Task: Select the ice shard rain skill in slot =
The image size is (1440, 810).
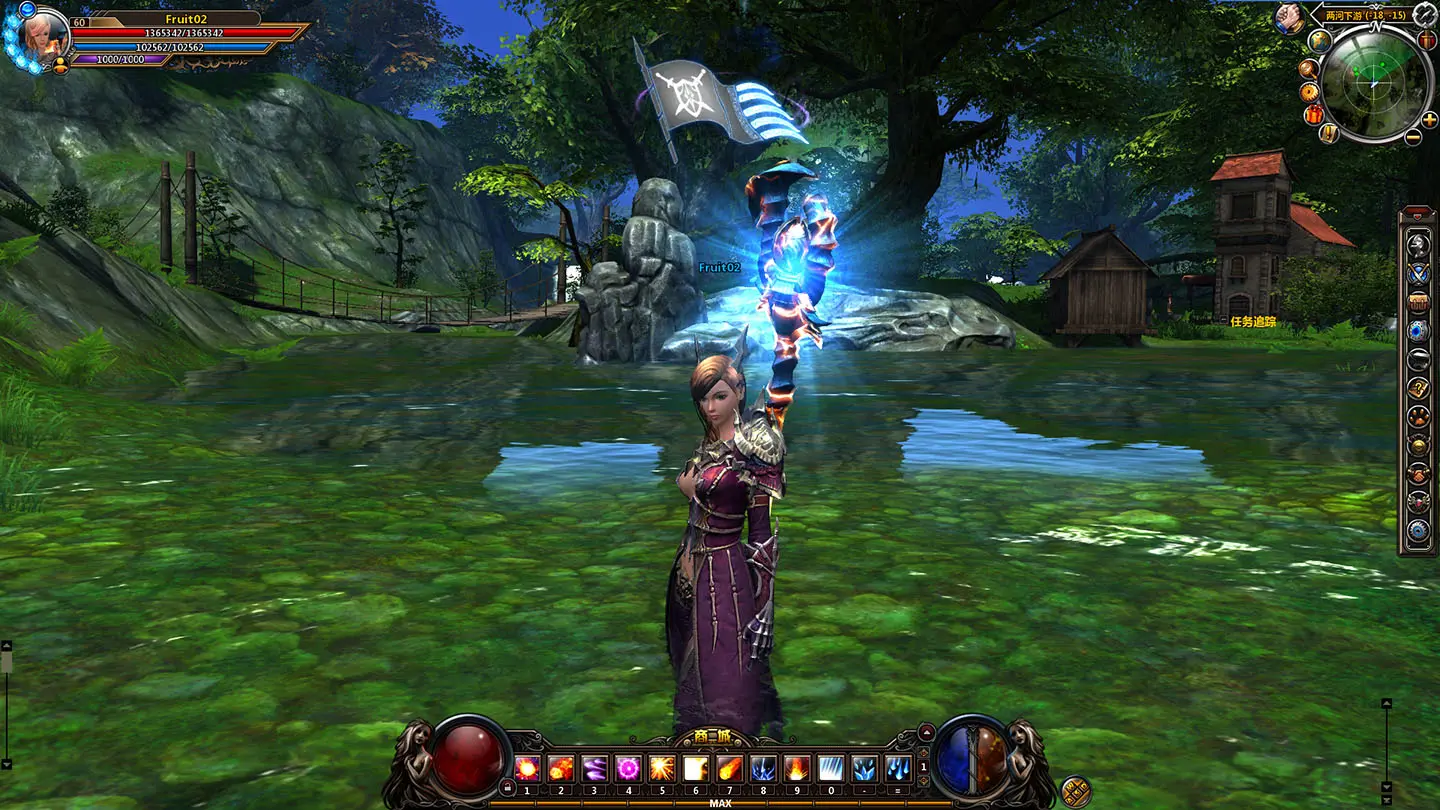Action: click(898, 768)
